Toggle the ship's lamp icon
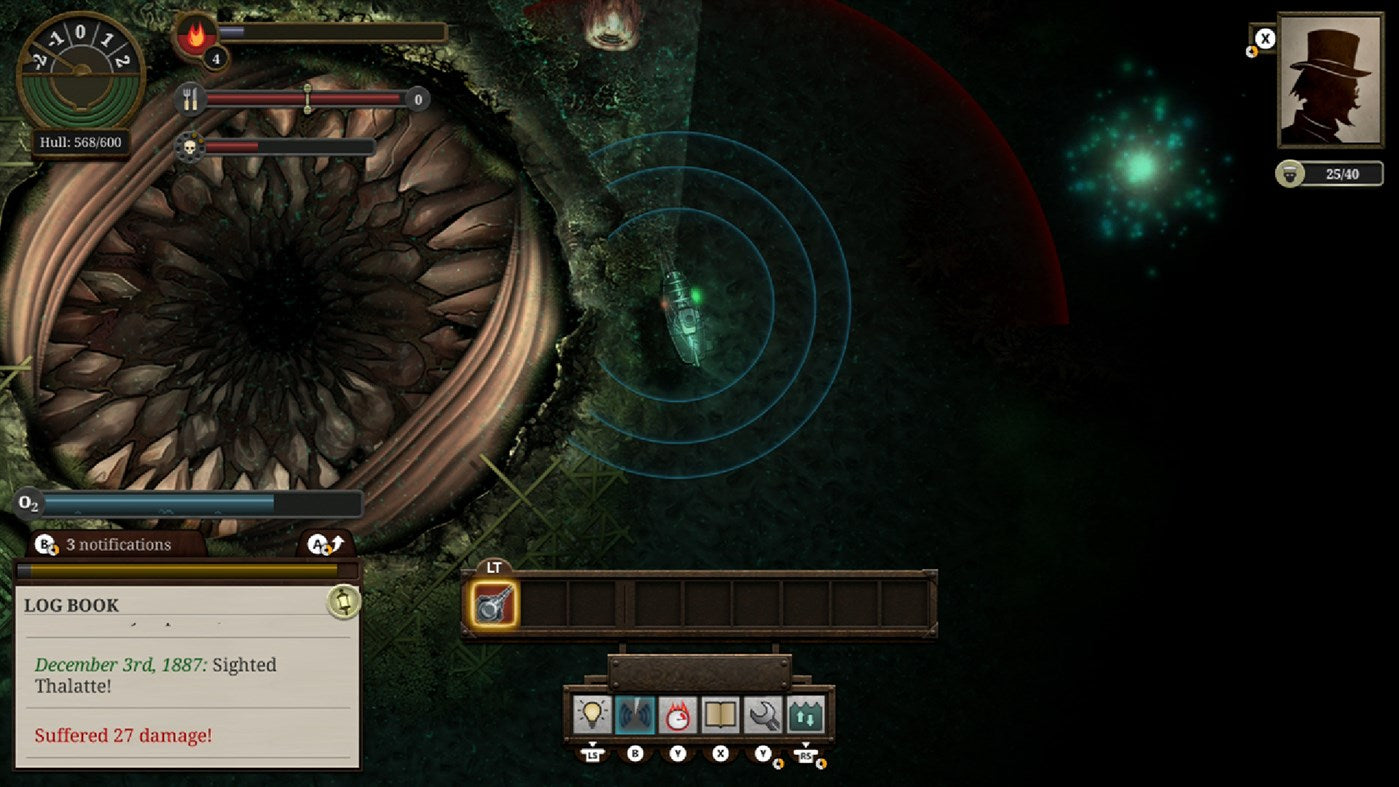This screenshot has height=787, width=1399. pyautogui.click(x=593, y=714)
